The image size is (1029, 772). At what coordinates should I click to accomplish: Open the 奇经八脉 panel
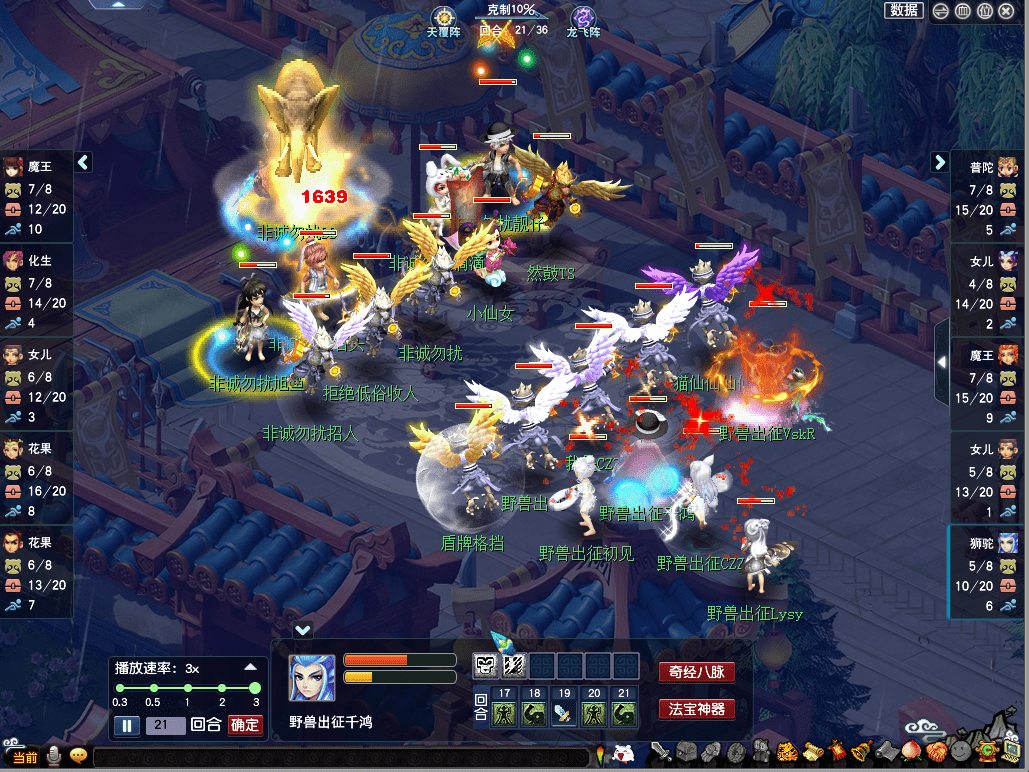pos(696,672)
